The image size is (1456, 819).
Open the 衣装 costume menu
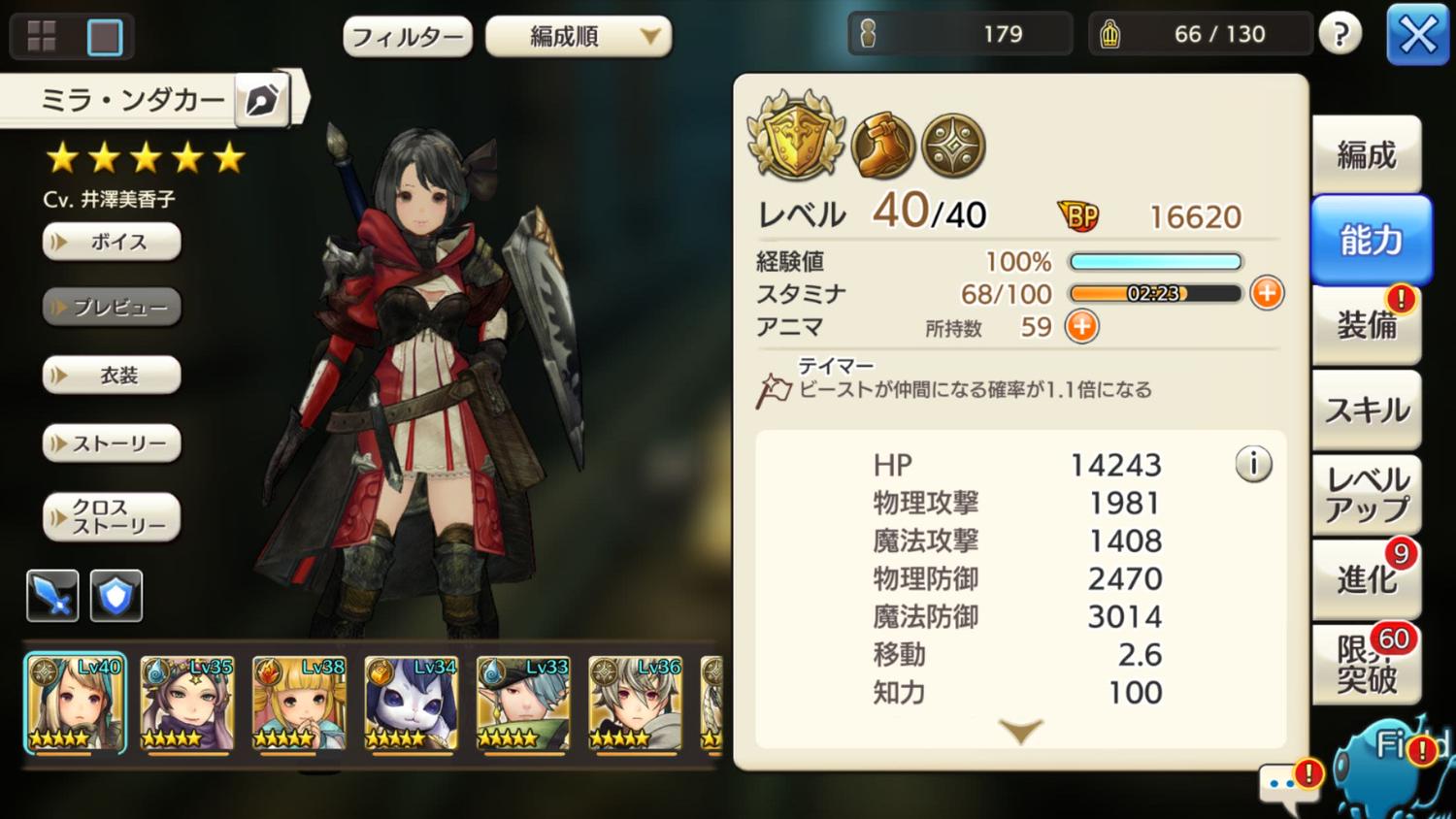tap(112, 376)
